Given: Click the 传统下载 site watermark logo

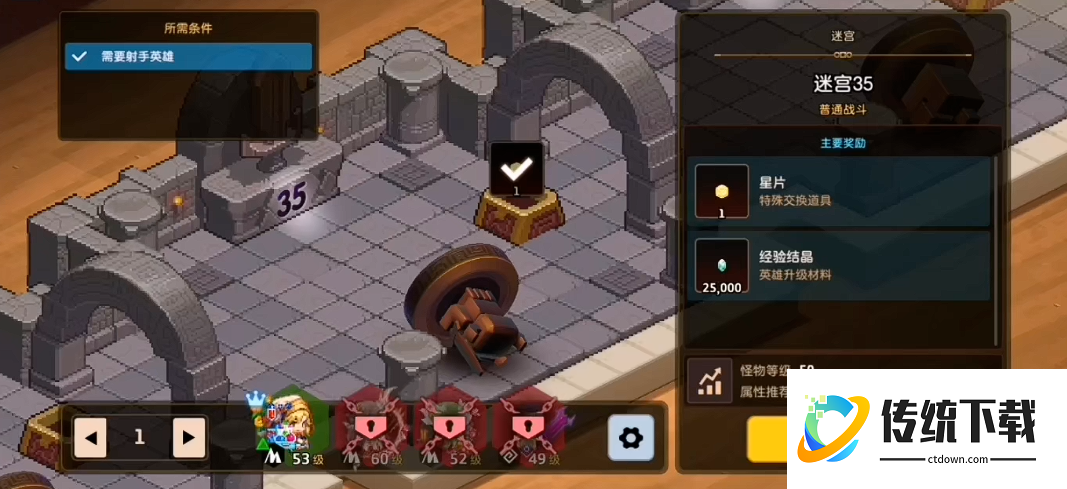Looking at the screenshot, I should [927, 428].
